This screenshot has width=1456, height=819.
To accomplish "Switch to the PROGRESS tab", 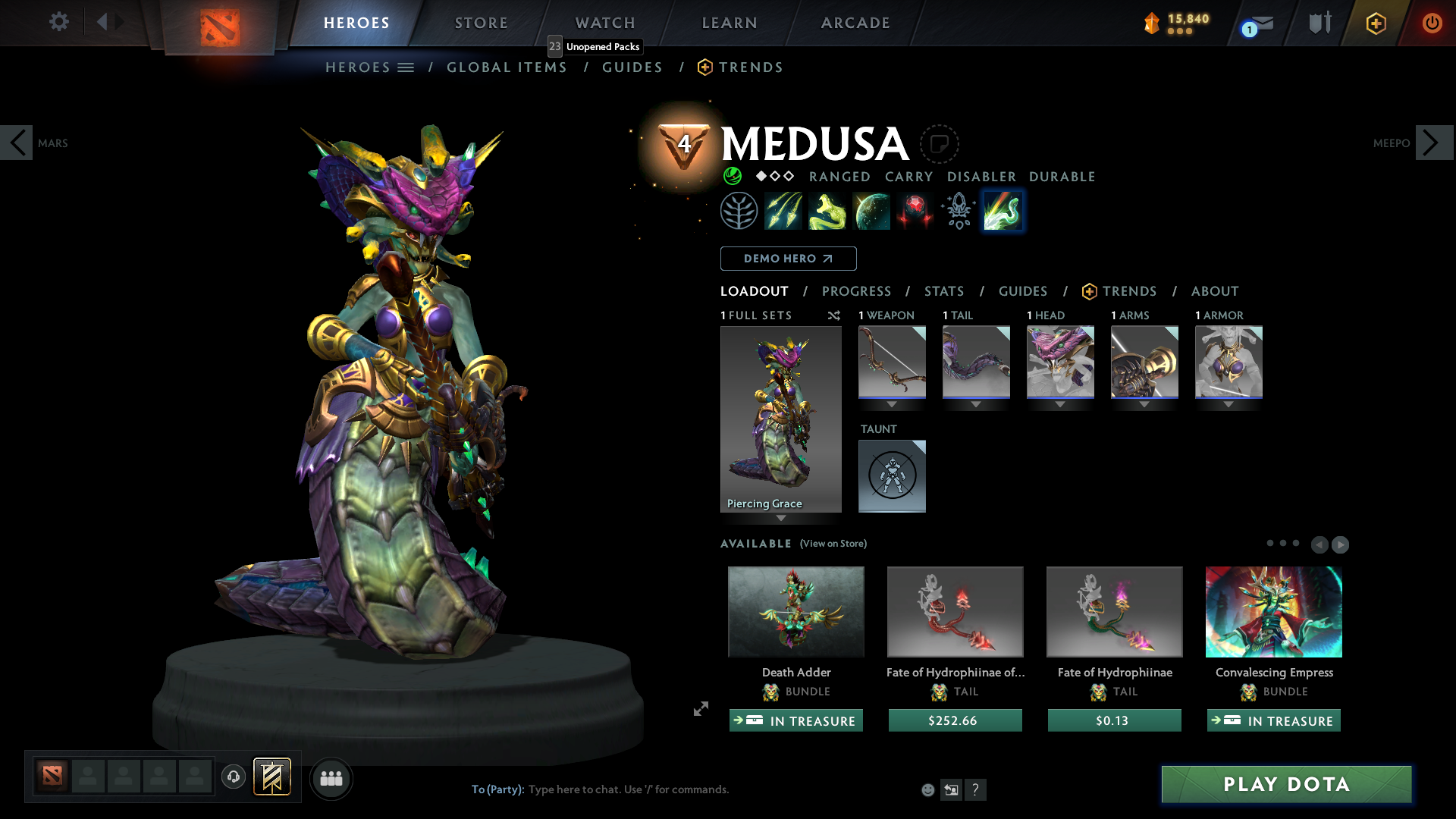I will pos(857,291).
